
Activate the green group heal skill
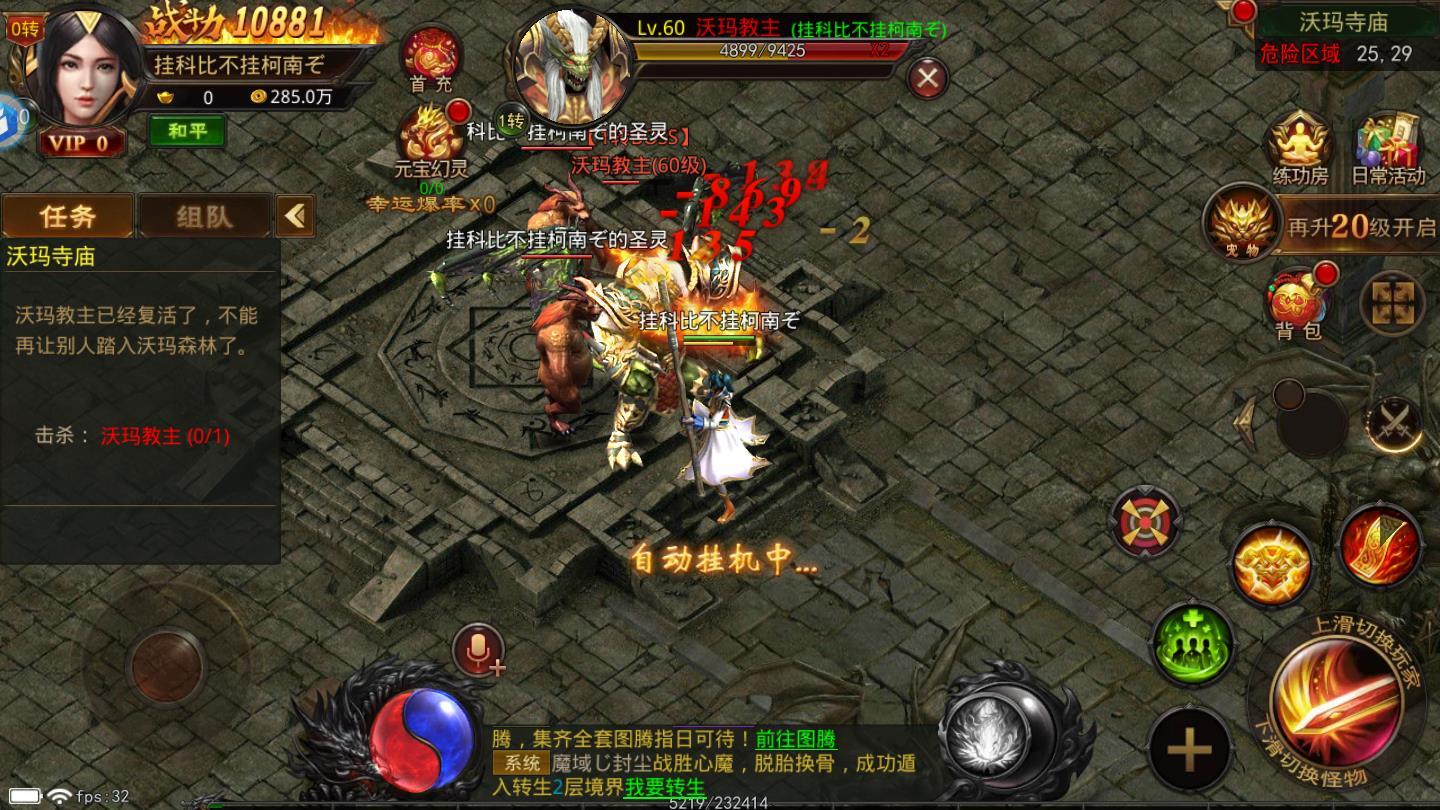(x=1192, y=643)
